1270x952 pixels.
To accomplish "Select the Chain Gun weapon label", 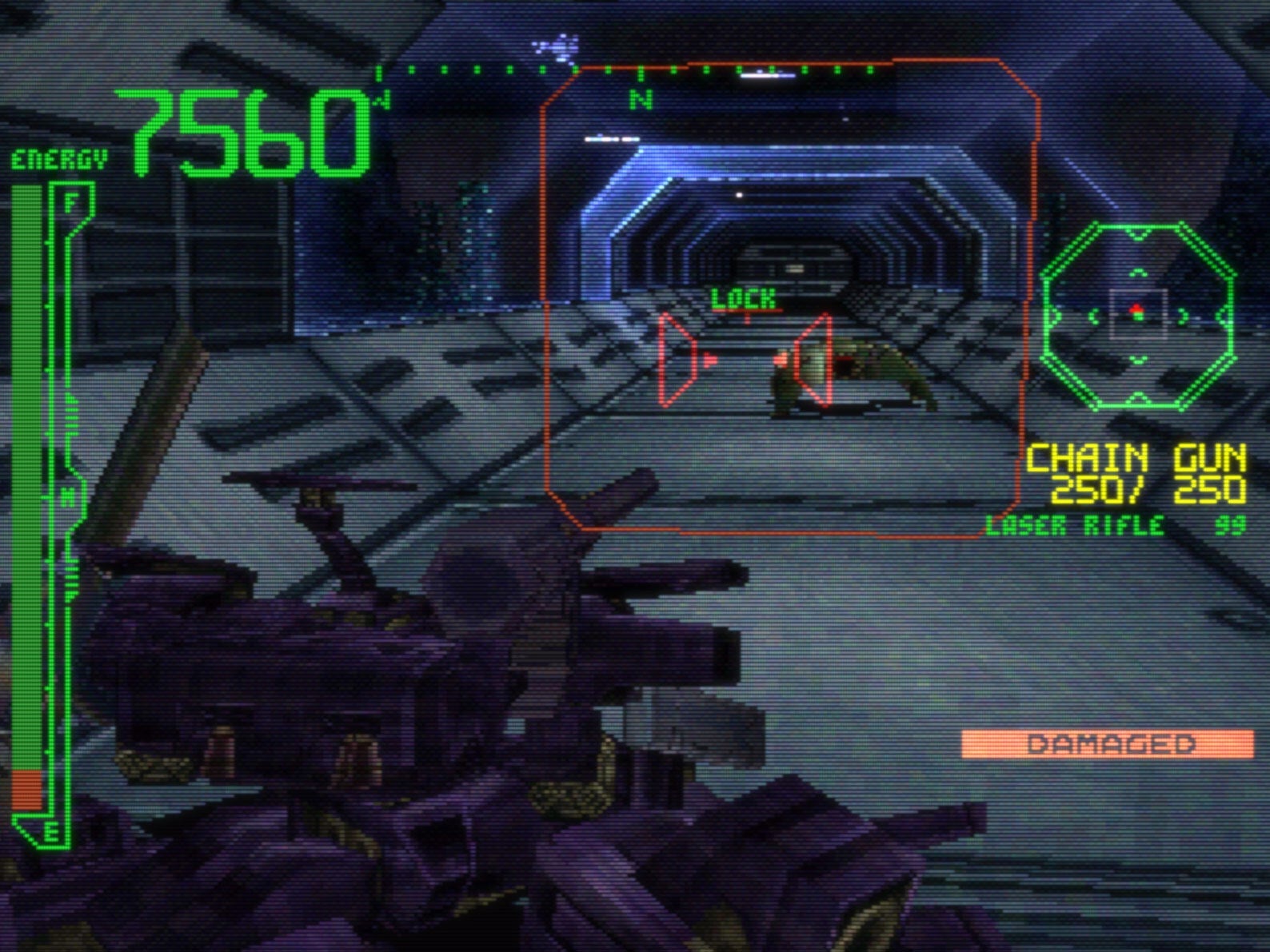I will coord(1135,460).
